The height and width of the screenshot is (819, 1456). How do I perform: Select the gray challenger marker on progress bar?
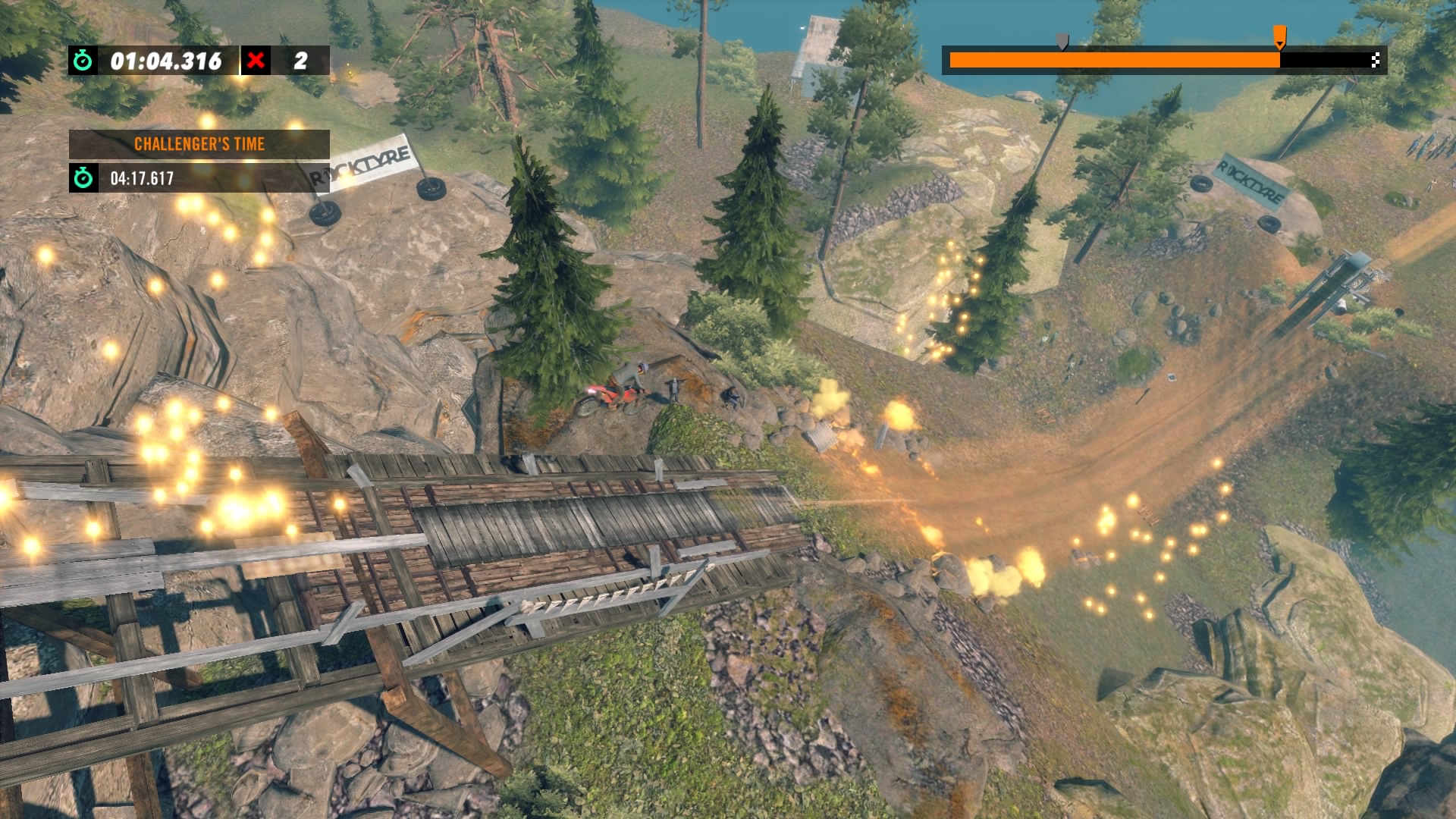(x=1062, y=40)
